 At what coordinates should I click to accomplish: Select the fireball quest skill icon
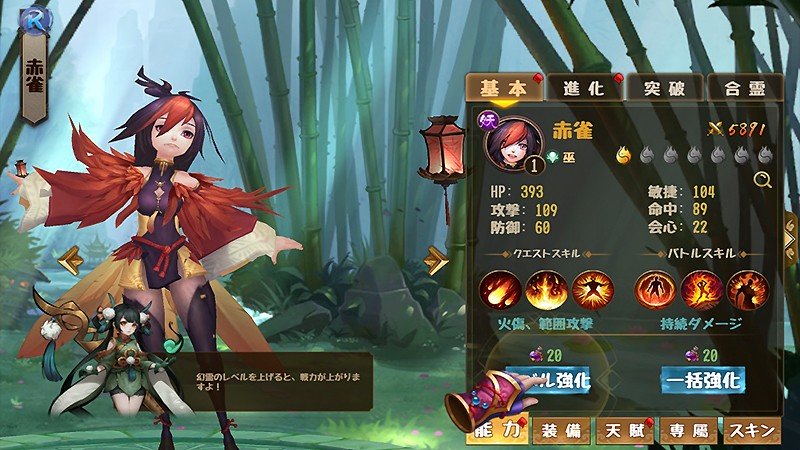click(x=496, y=289)
